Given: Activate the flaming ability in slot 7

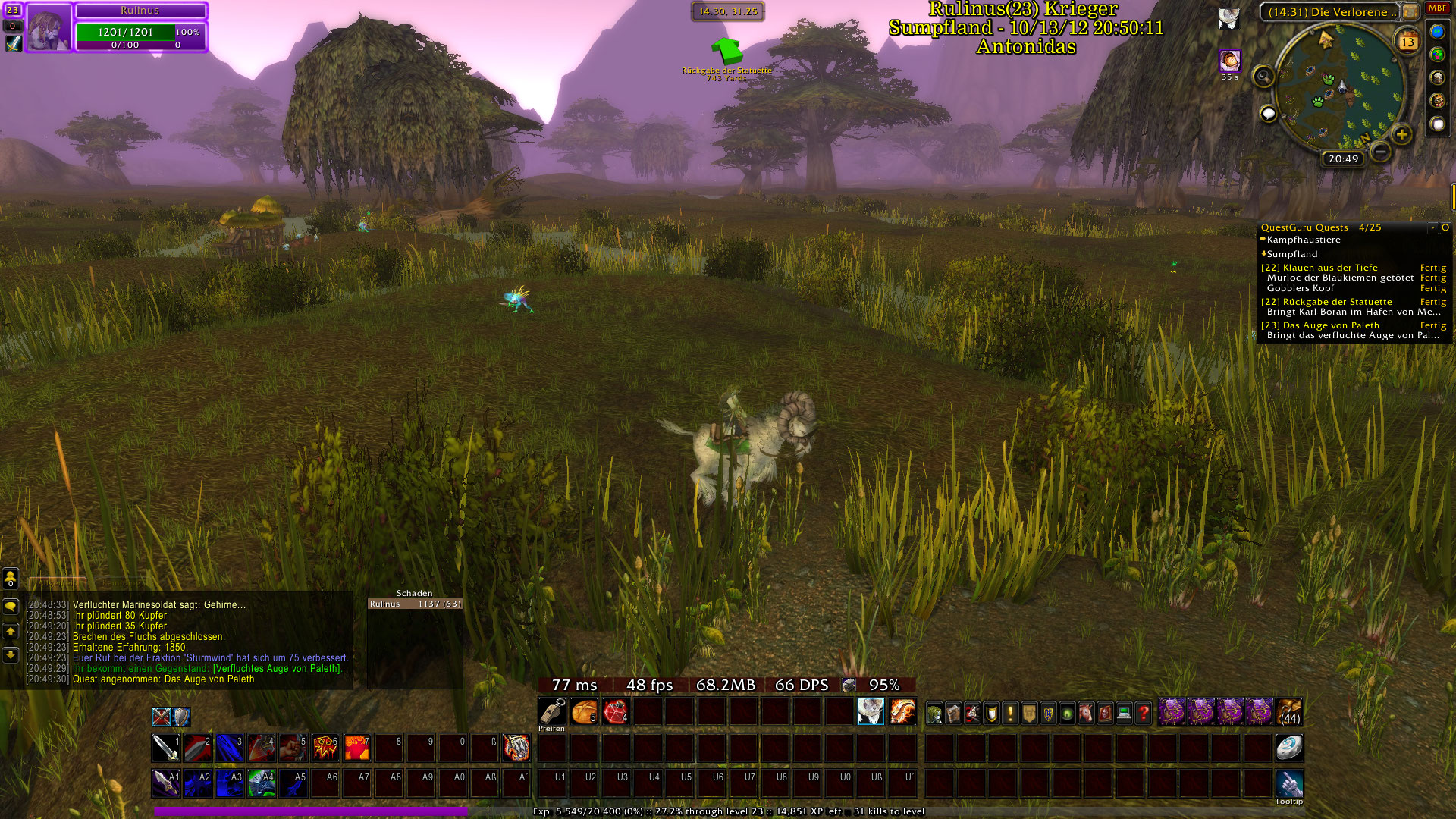Looking at the screenshot, I should click(x=356, y=748).
